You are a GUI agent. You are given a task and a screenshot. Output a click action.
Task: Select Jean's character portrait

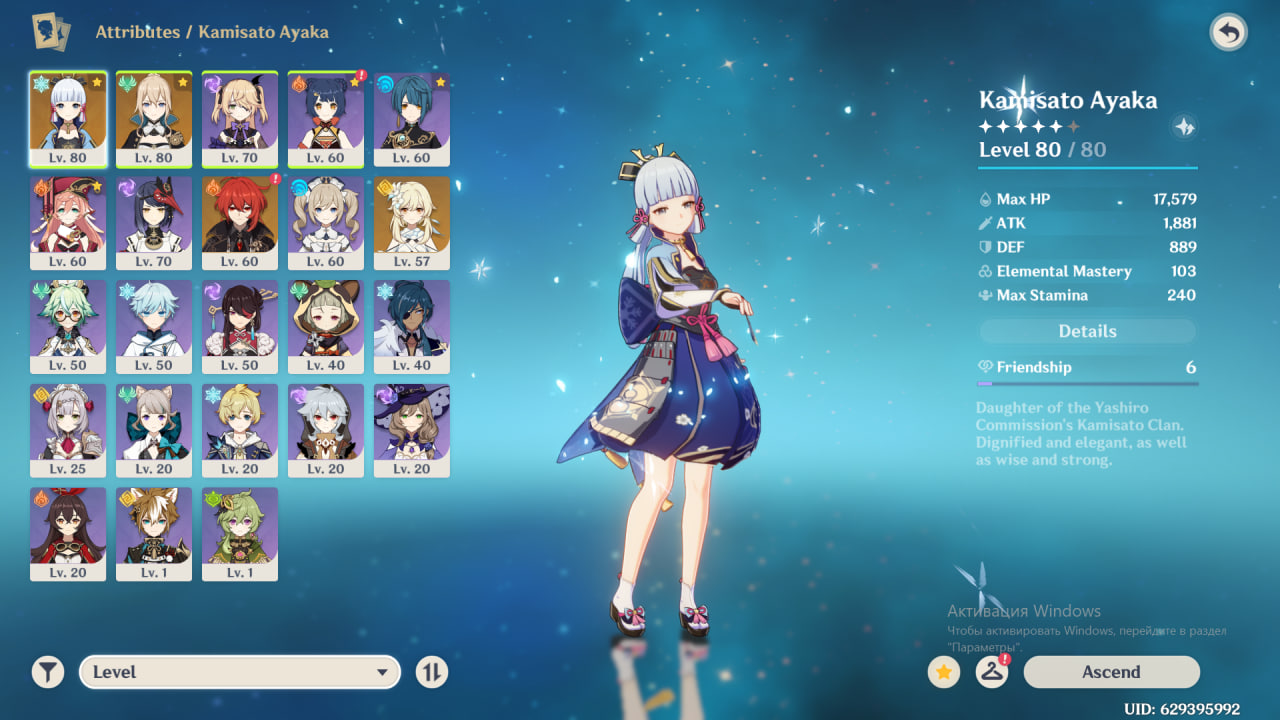click(154, 118)
